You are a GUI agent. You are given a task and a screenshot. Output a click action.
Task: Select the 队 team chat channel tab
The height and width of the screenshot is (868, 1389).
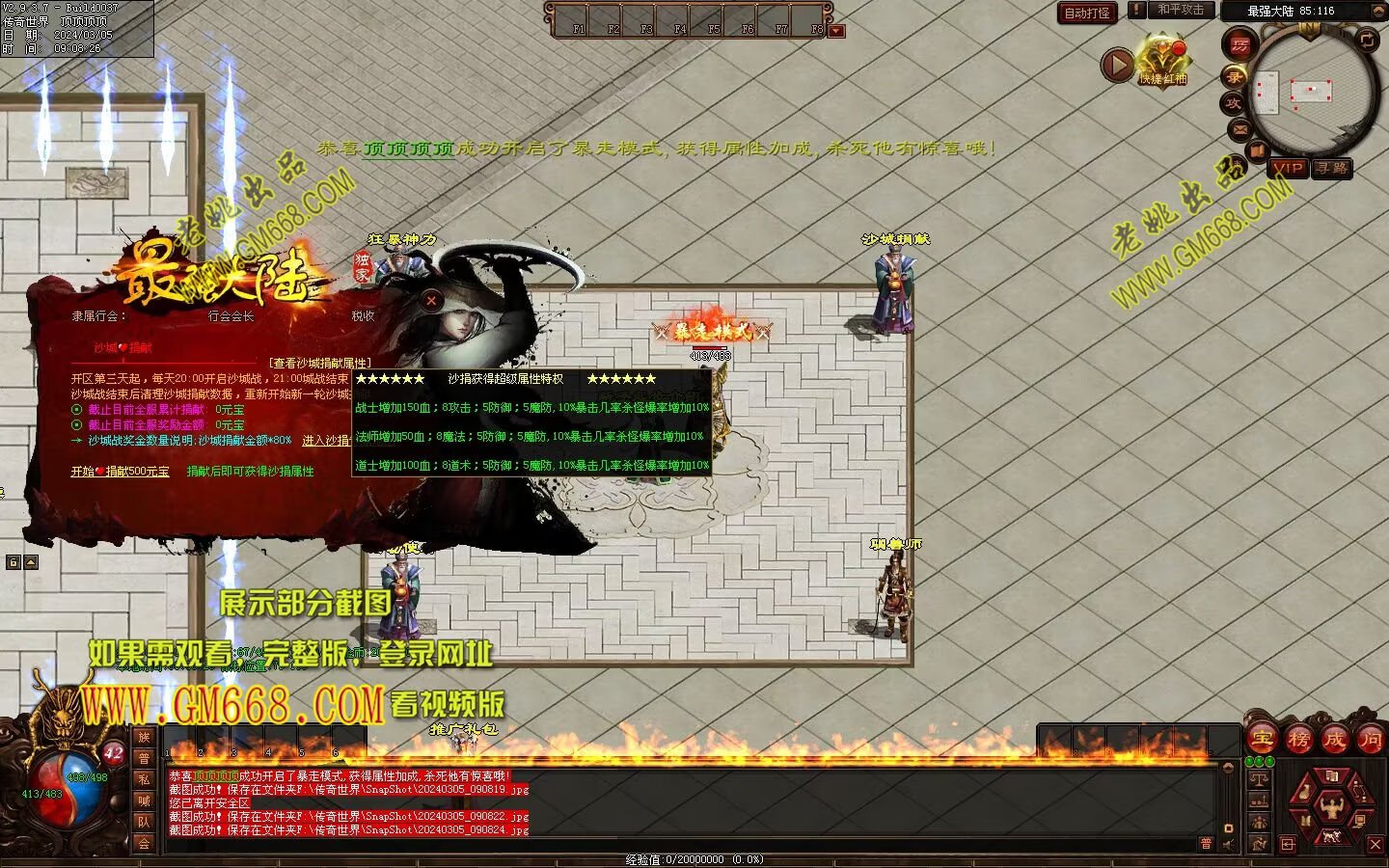[144, 822]
